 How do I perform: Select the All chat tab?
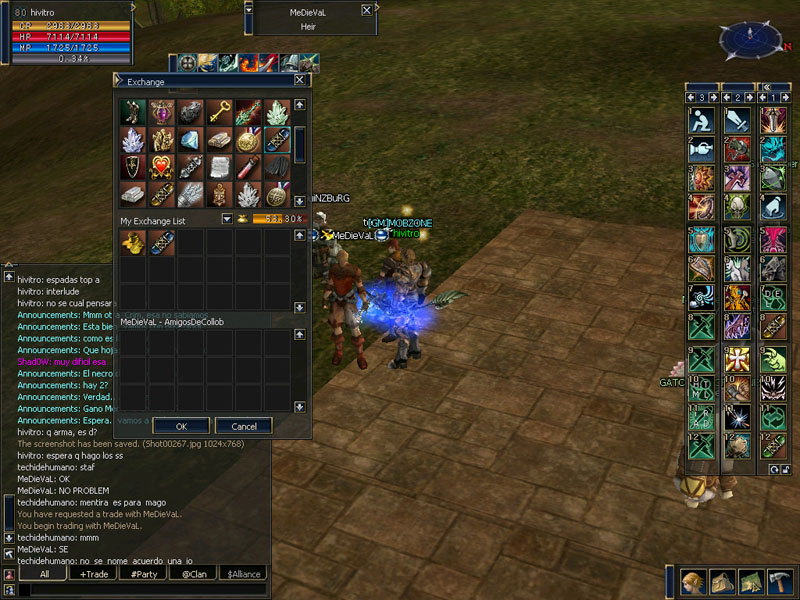44,574
